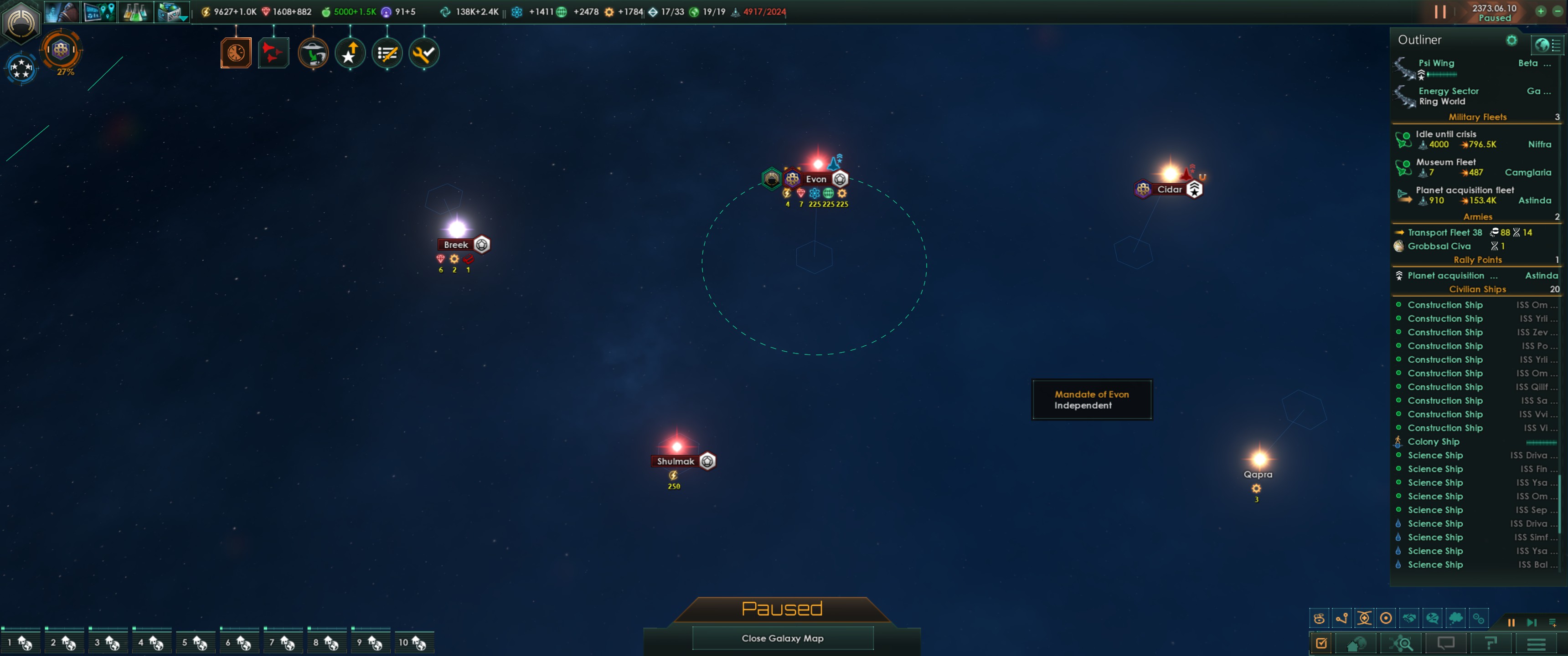
Task: Collapse the Civilian Ships section
Action: tap(1477, 289)
